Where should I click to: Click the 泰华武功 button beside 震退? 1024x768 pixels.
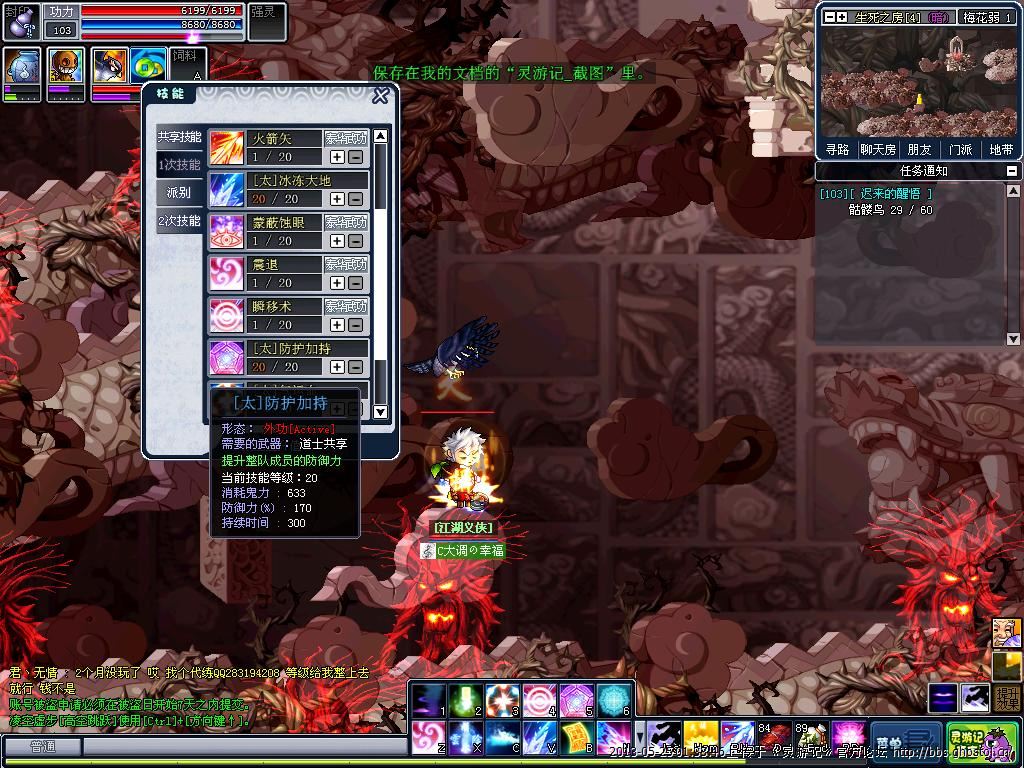point(346,264)
